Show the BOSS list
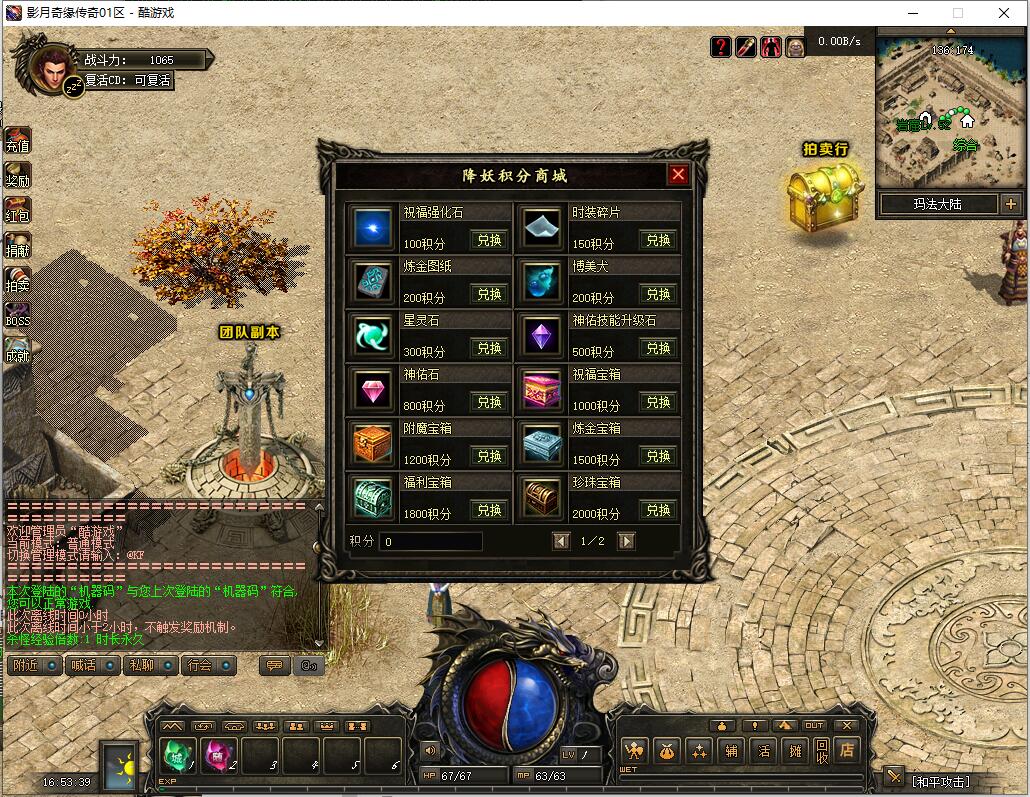 click(x=18, y=316)
